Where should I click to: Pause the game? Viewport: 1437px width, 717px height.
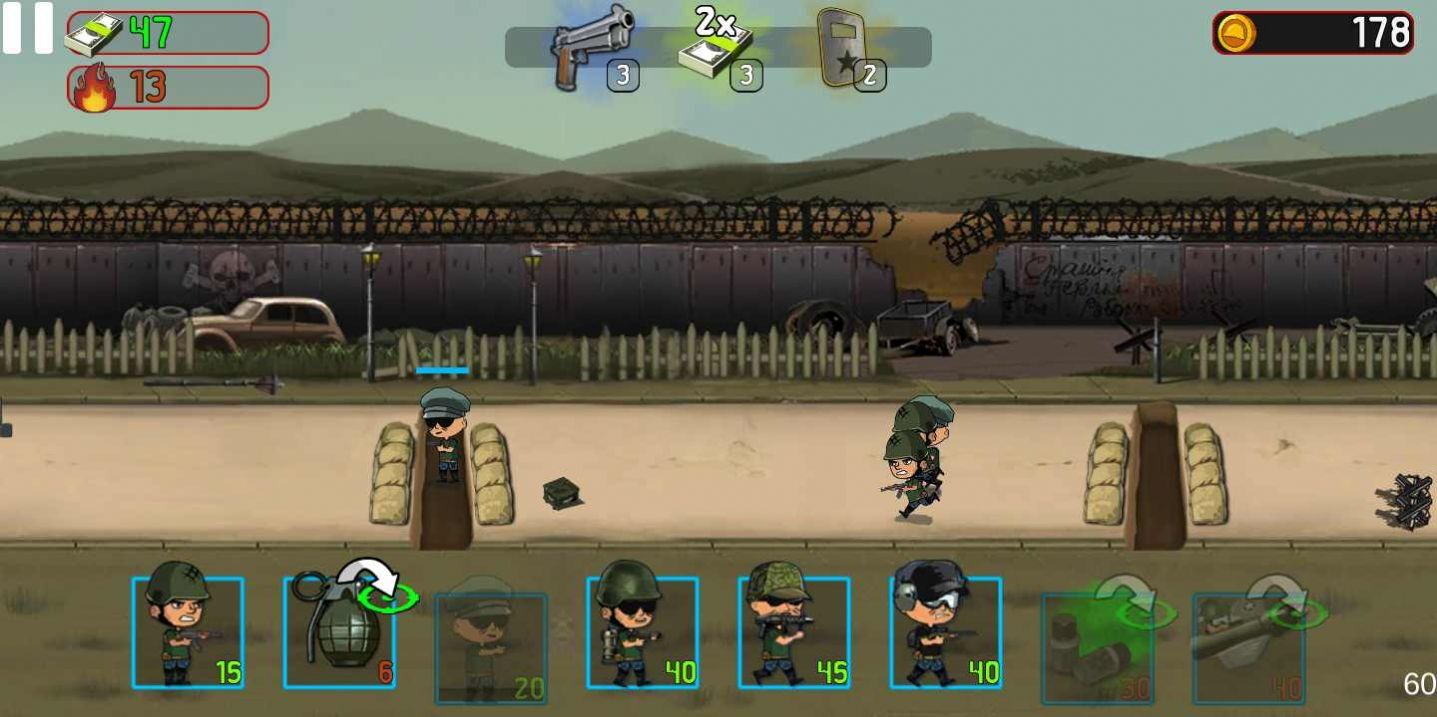pyautogui.click(x=27, y=28)
